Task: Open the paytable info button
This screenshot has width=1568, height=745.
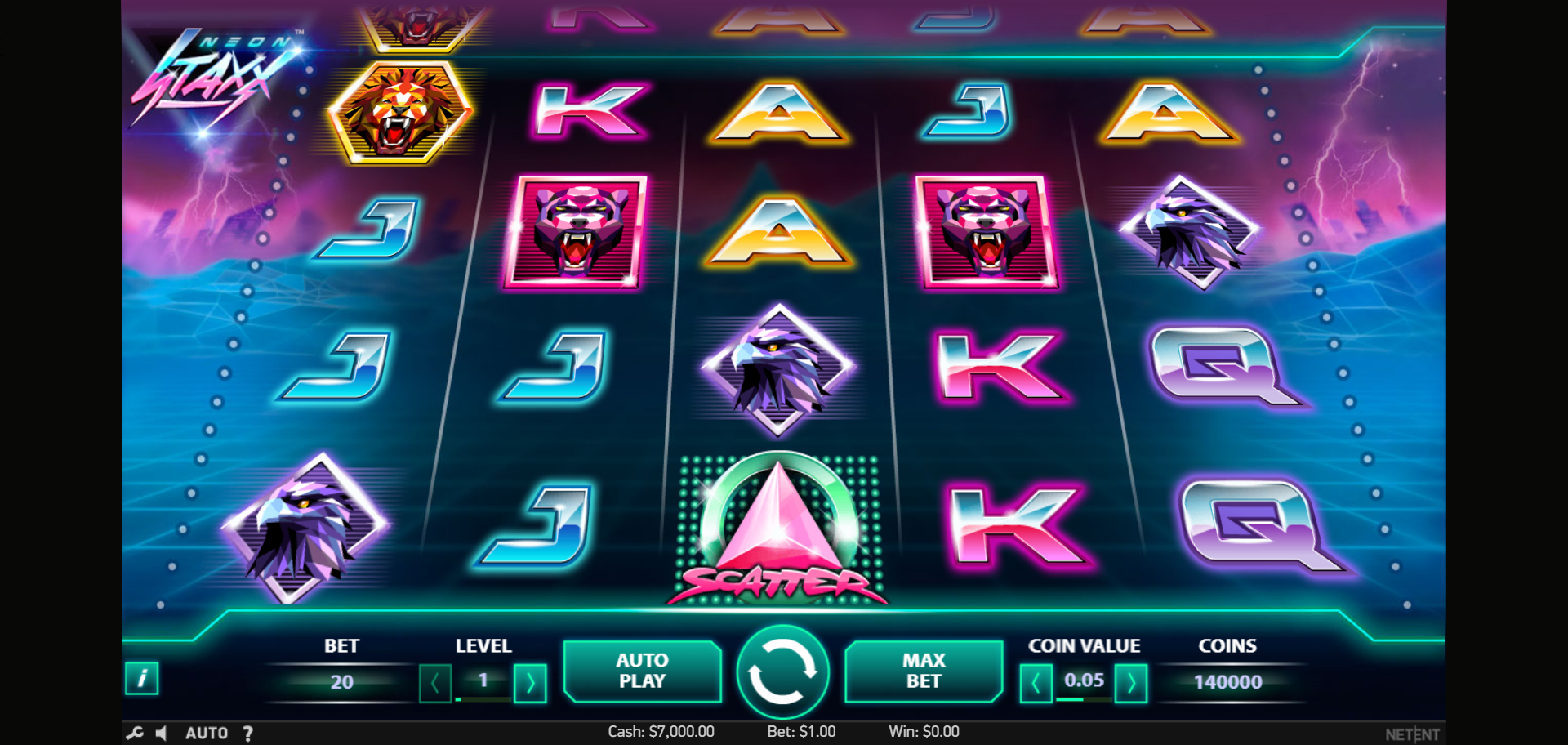Action: [x=141, y=678]
